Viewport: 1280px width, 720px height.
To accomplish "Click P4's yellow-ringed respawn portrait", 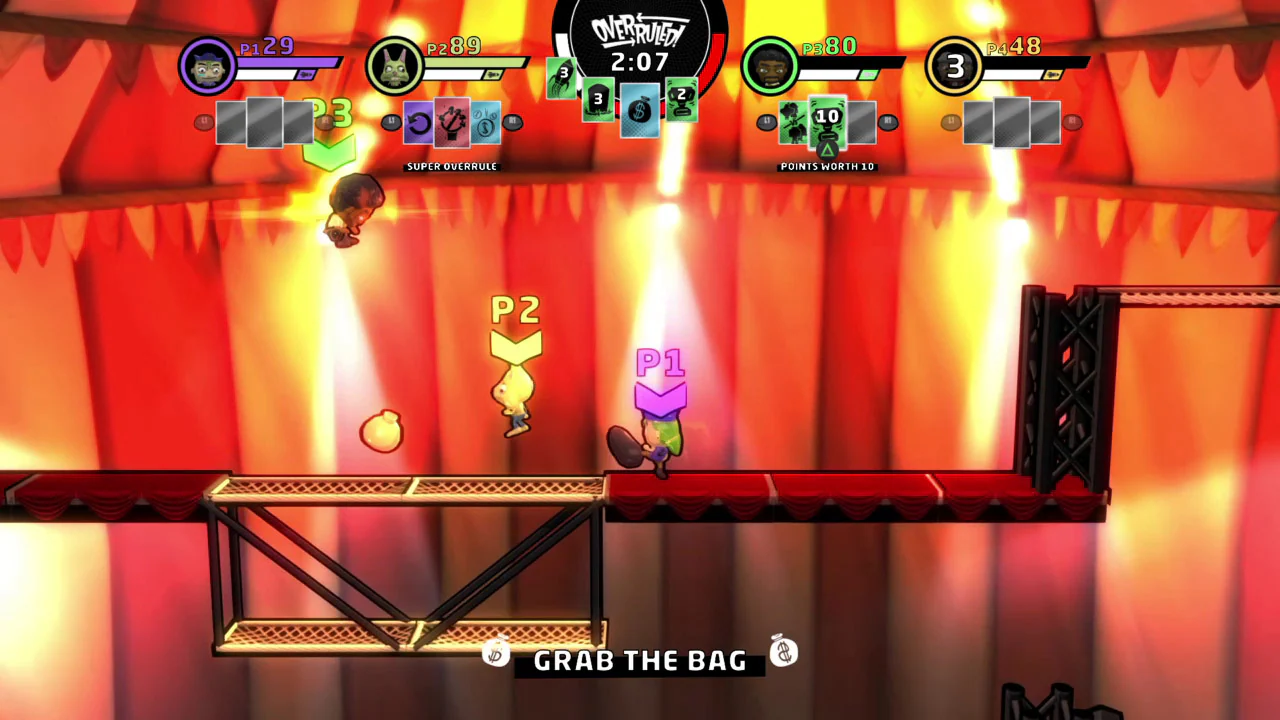I will (x=954, y=66).
